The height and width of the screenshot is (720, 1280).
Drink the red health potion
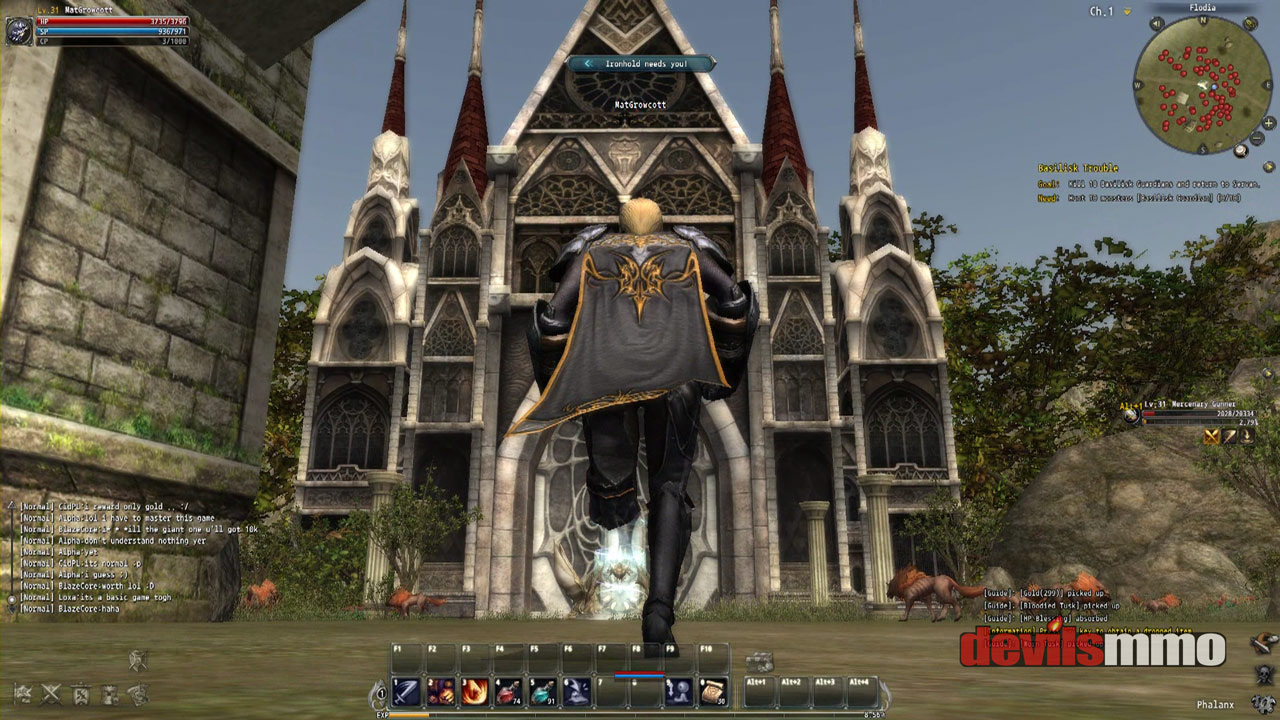tap(508, 691)
